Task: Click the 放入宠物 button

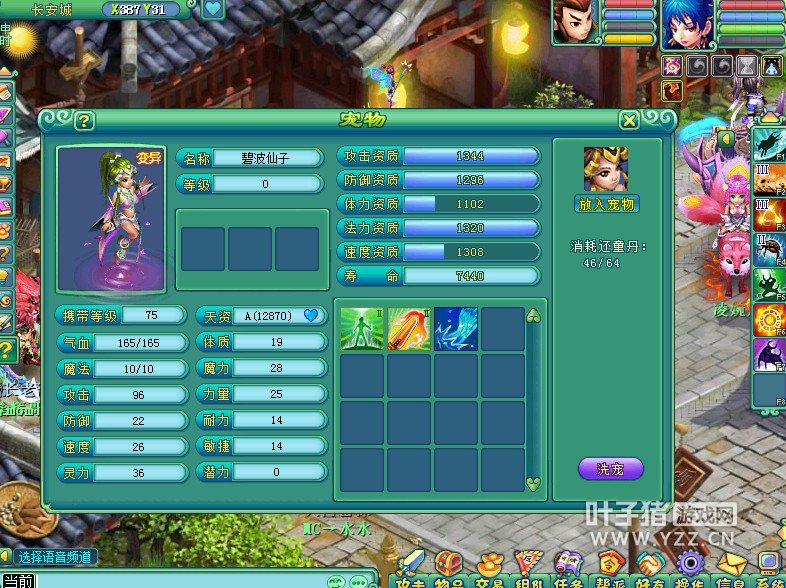Action: (607, 204)
